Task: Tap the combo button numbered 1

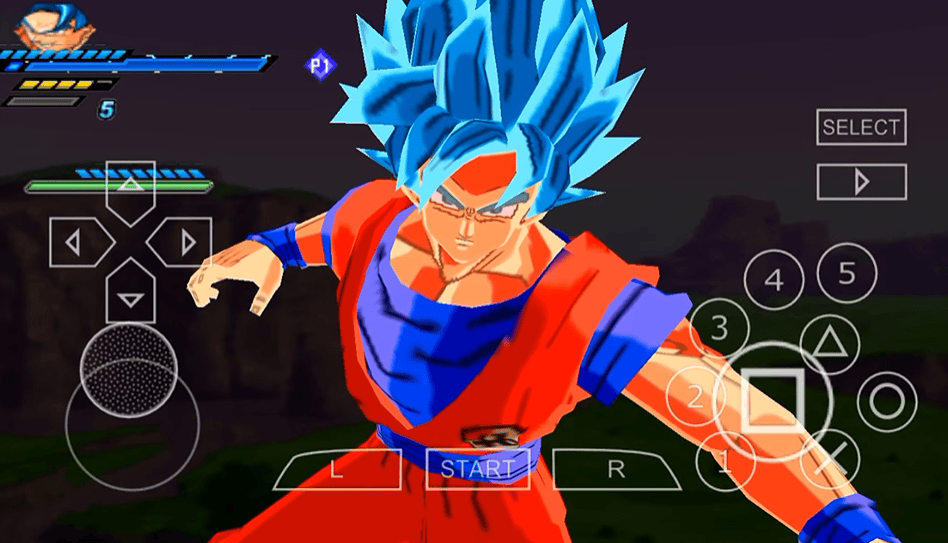Action: (x=725, y=462)
